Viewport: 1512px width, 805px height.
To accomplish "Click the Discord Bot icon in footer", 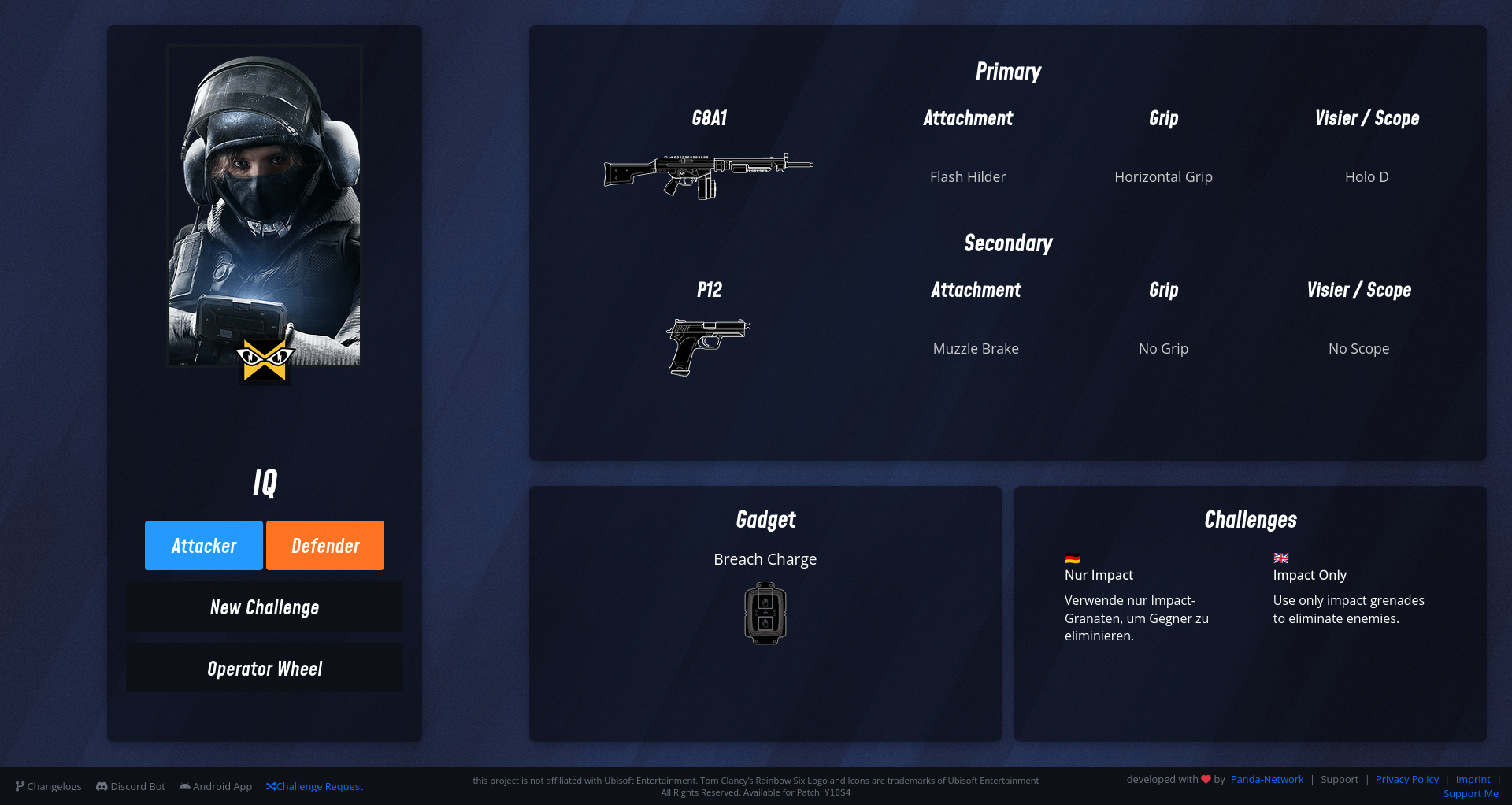I will 102,786.
